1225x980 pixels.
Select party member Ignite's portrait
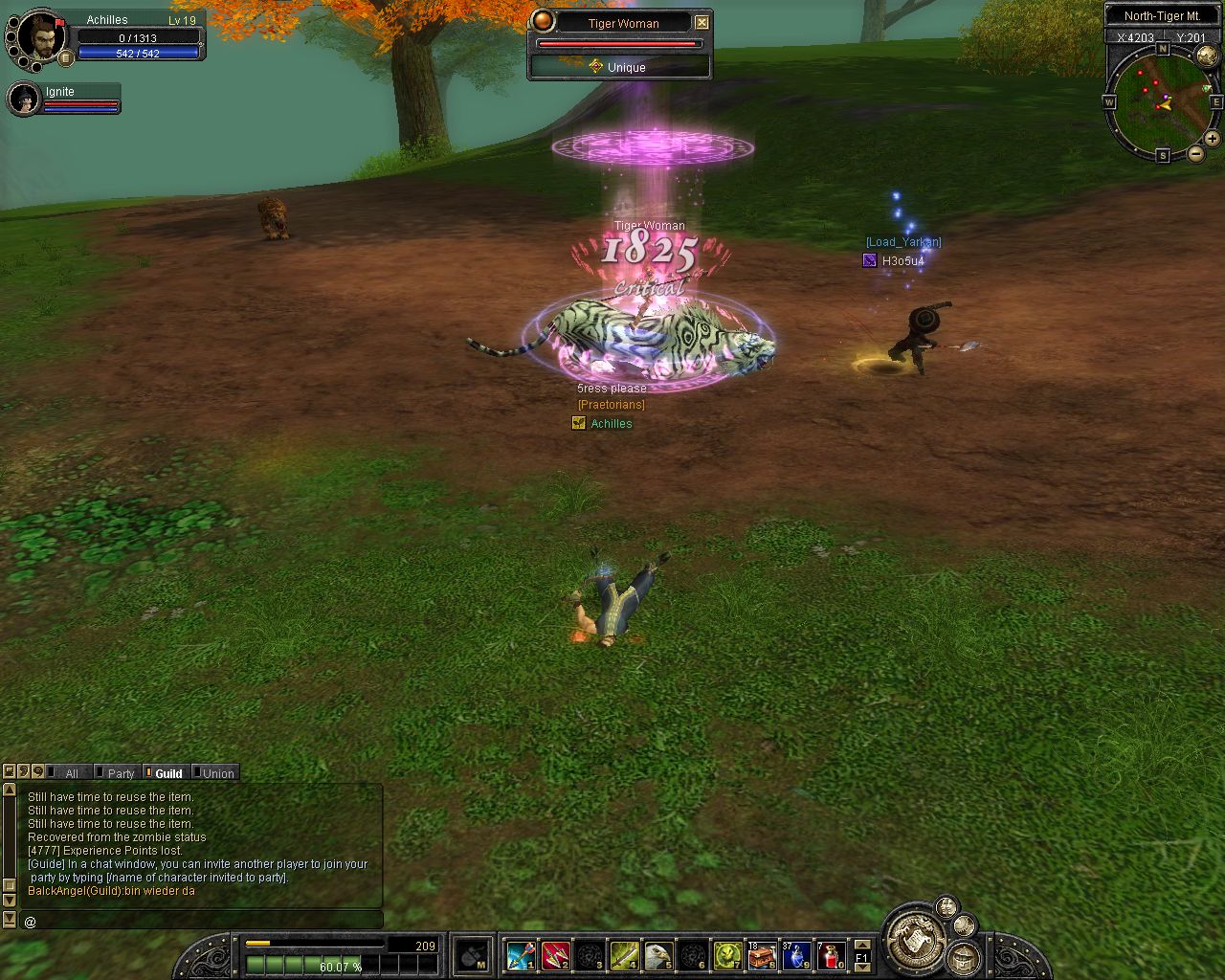pos(23,99)
